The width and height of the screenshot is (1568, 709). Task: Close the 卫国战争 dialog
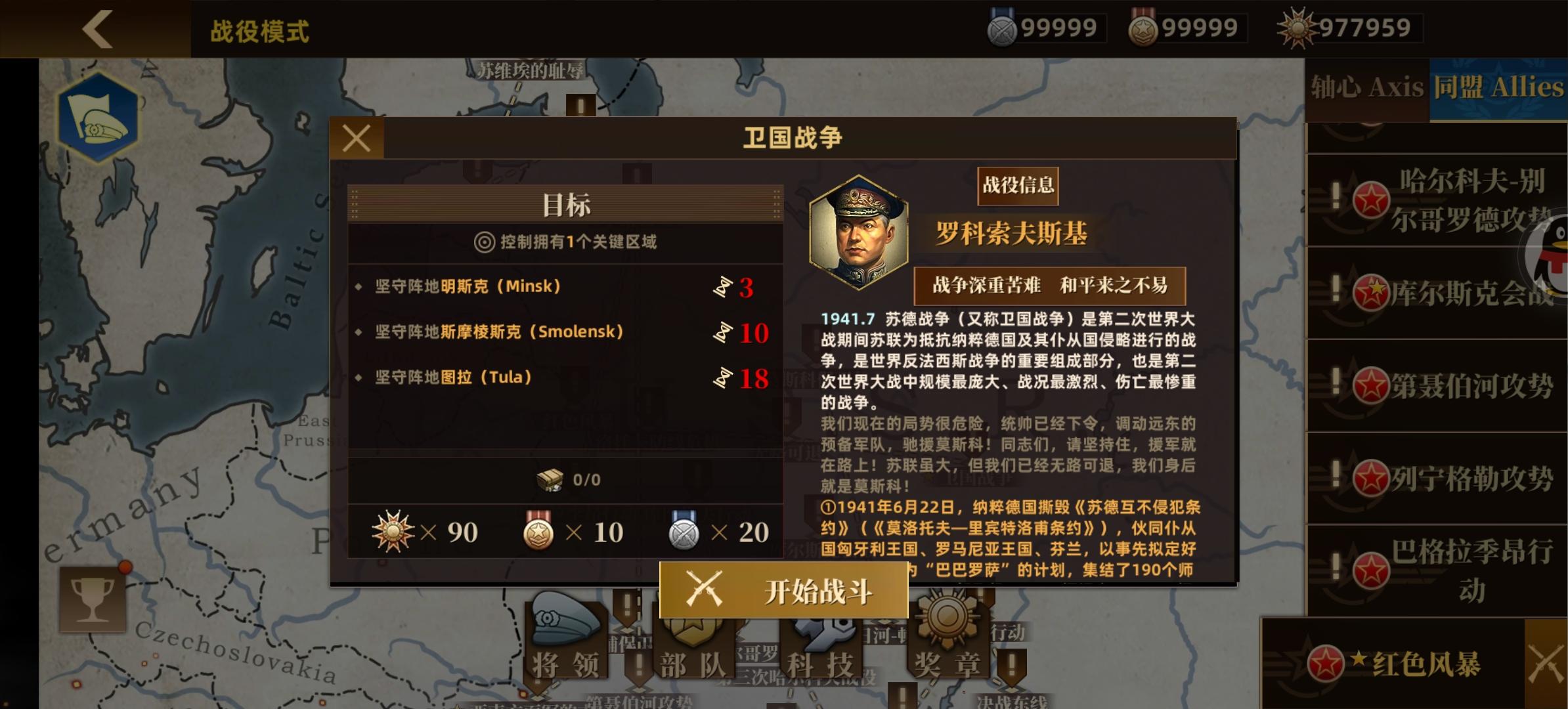point(357,138)
